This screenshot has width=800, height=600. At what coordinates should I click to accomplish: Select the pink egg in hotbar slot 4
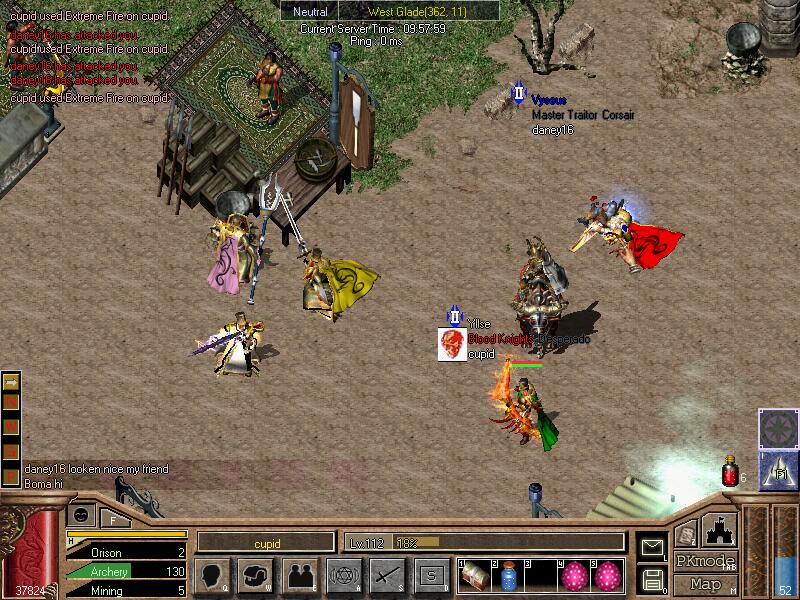point(575,576)
